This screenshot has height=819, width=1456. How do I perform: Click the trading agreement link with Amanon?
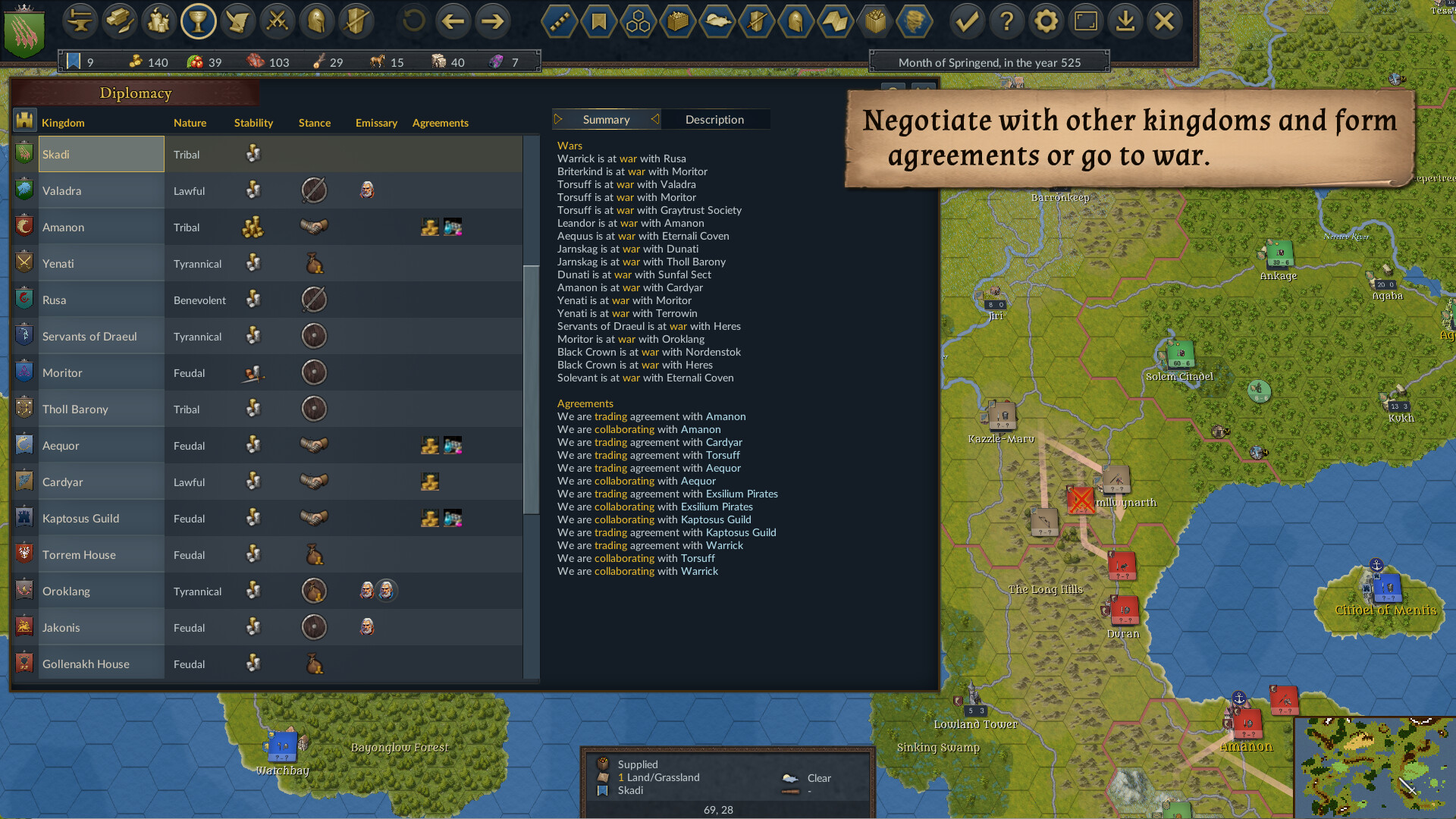tap(610, 416)
